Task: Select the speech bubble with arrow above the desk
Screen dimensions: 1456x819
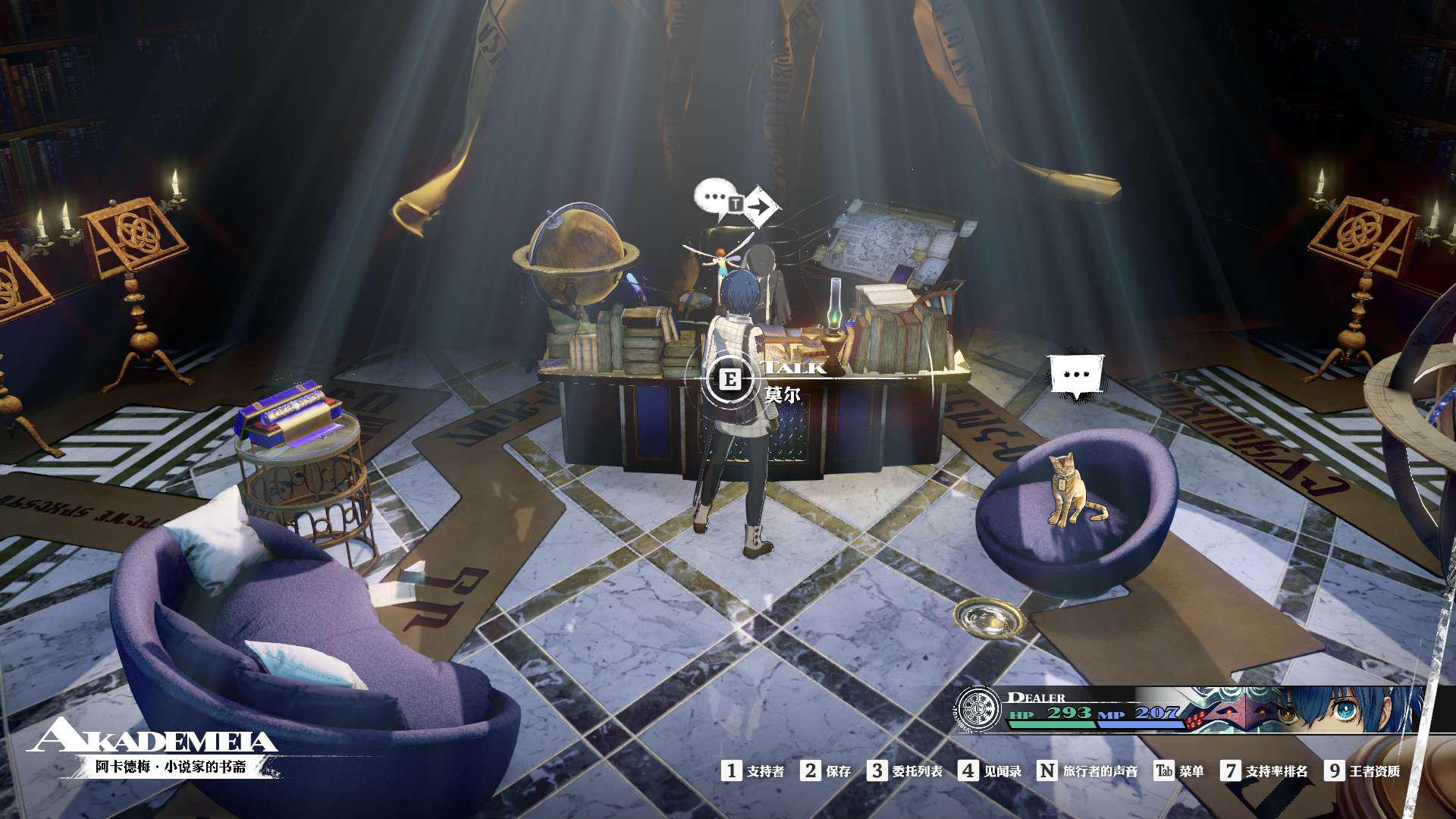Action: (x=736, y=202)
